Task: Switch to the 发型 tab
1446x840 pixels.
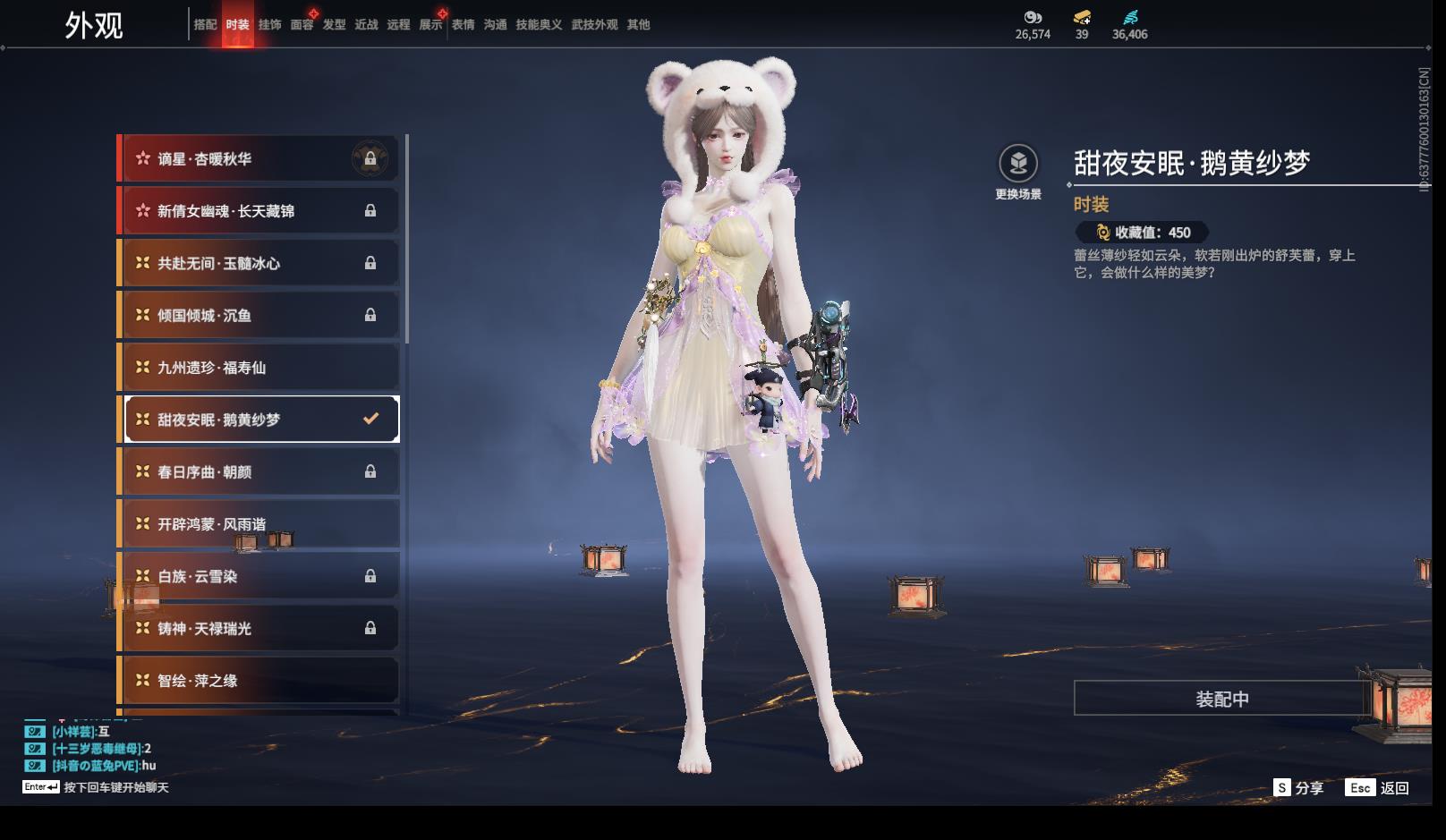Action: 334,25
